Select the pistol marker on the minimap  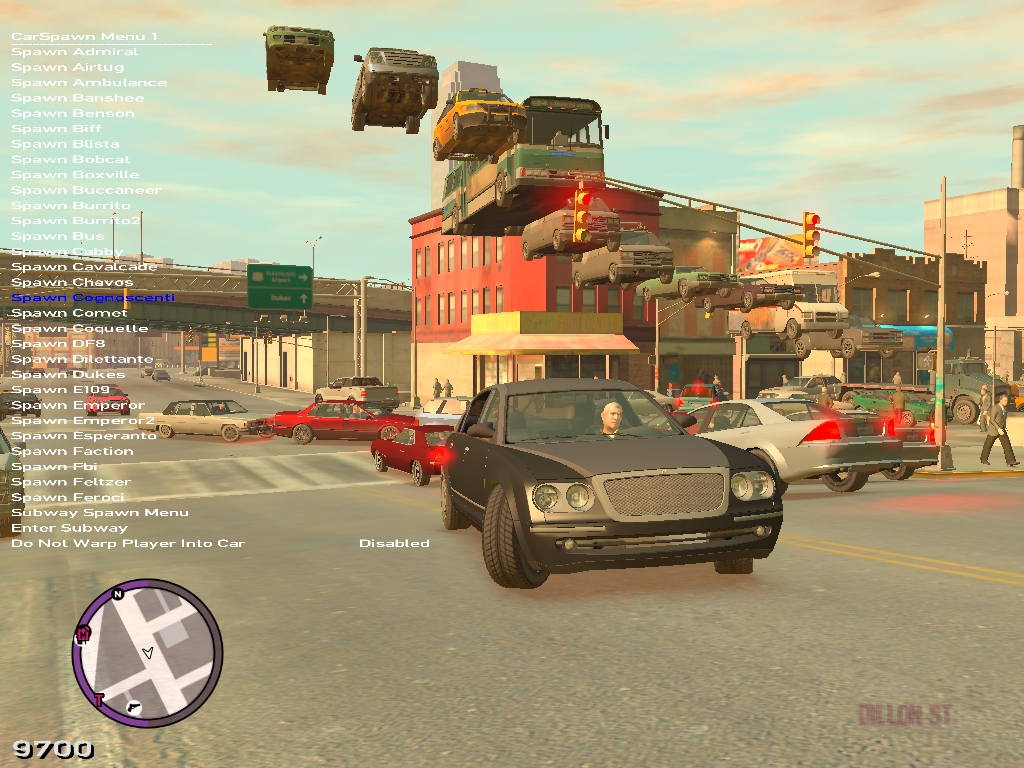click(x=134, y=708)
